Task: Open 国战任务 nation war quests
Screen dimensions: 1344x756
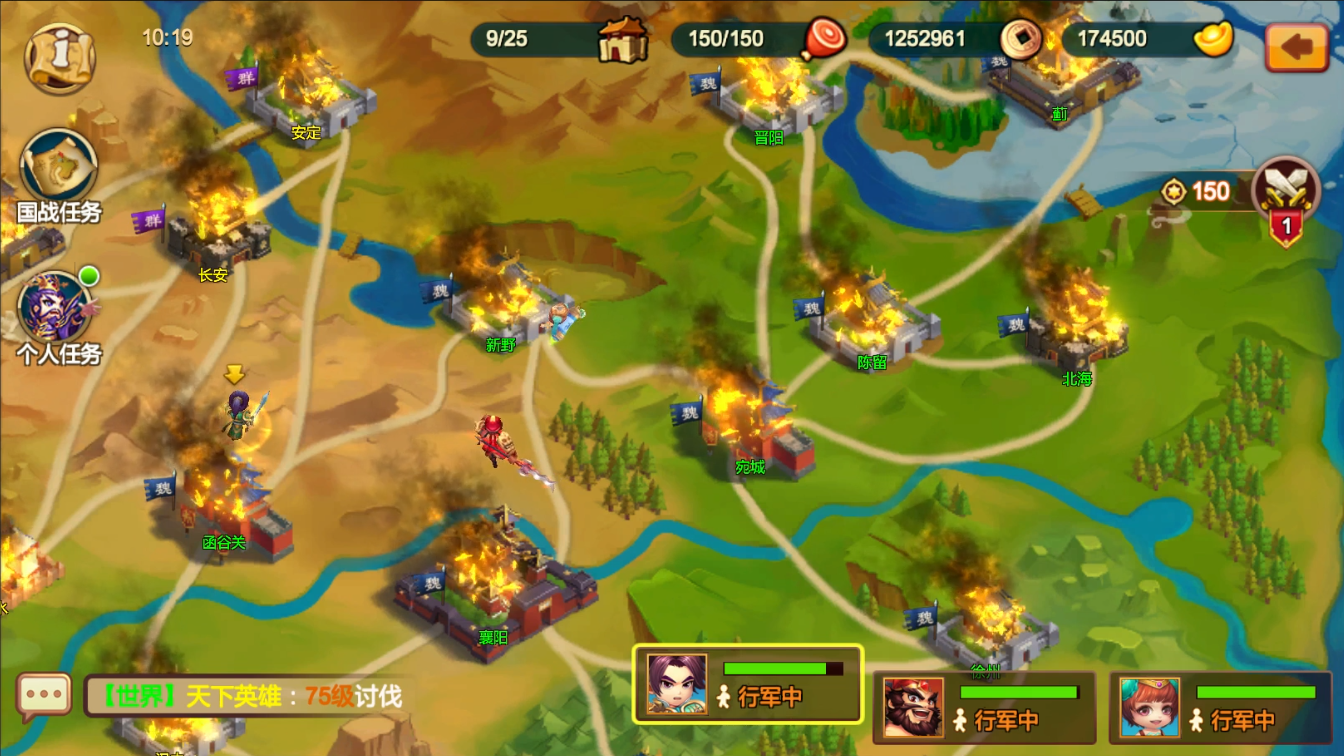Action: pos(58,176)
